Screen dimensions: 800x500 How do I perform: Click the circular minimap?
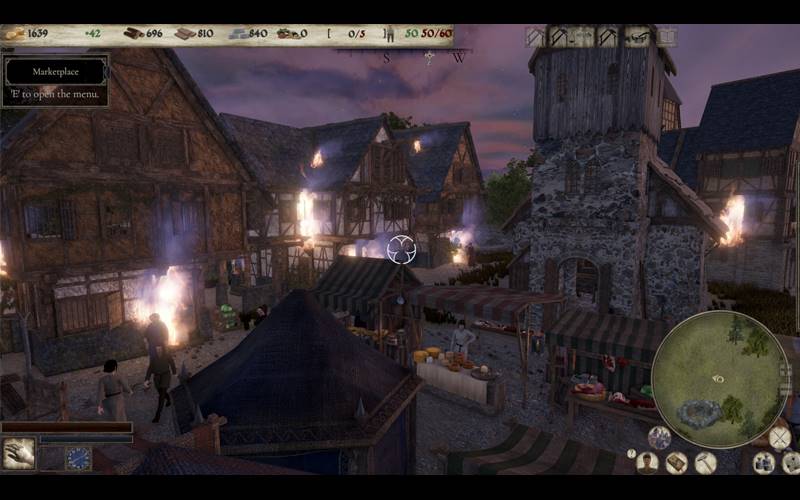click(720, 379)
